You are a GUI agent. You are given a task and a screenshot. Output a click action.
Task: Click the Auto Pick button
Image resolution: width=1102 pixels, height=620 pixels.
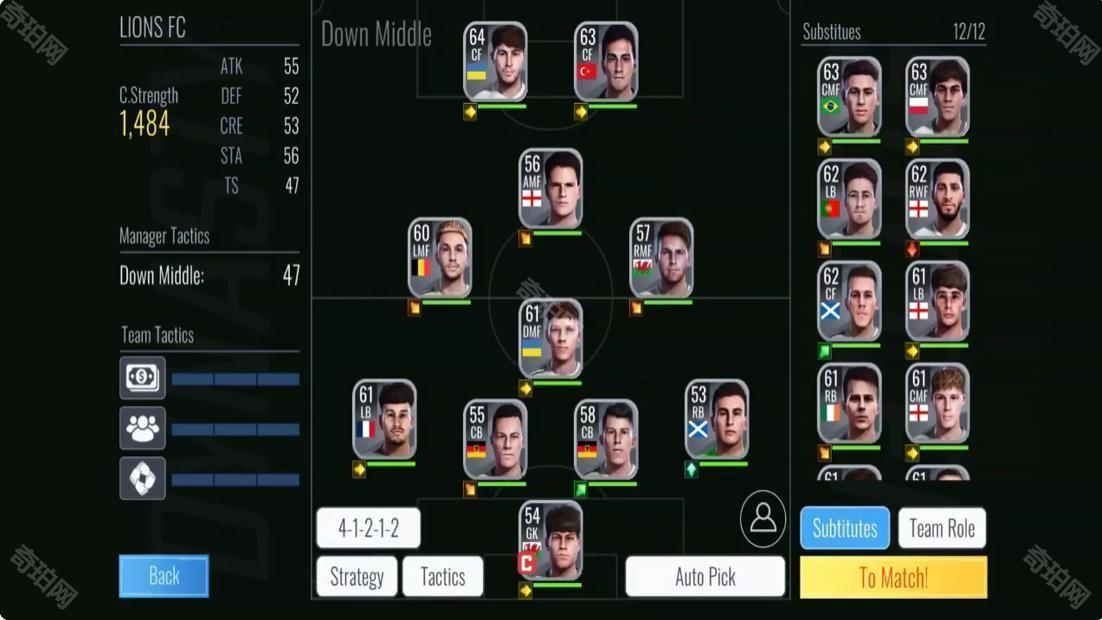tap(705, 577)
